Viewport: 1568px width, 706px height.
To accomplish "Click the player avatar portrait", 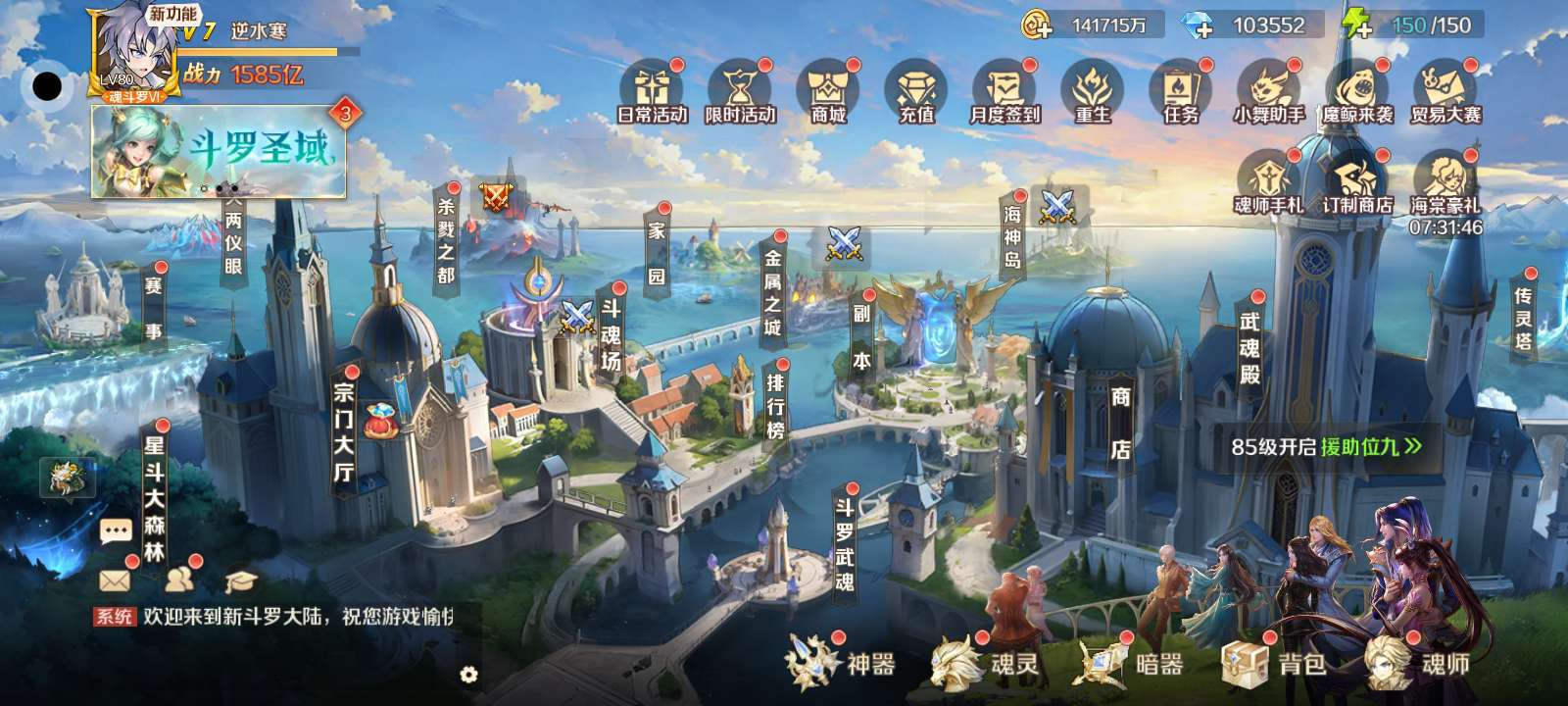I will click(135, 51).
